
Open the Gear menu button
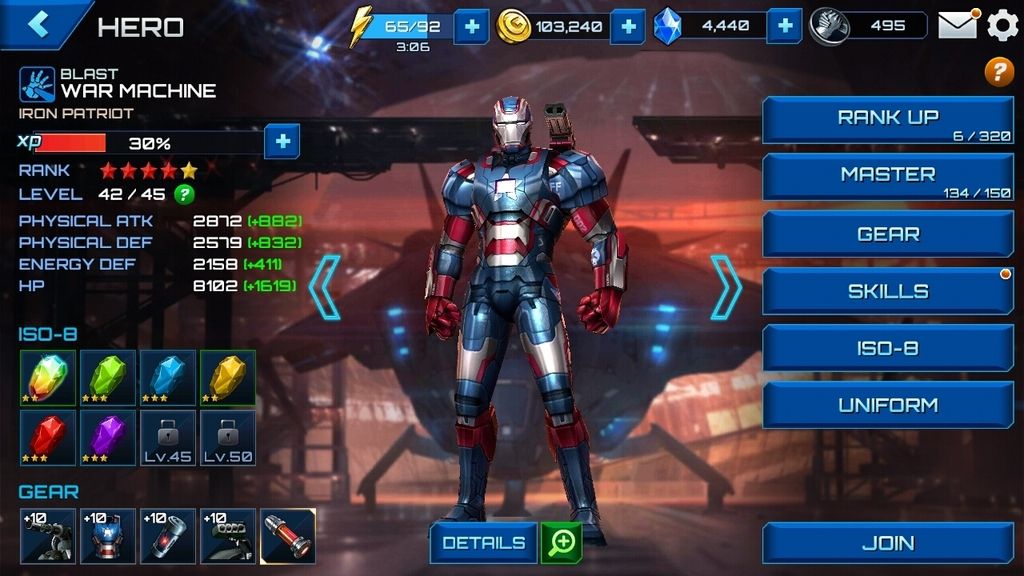coord(888,234)
